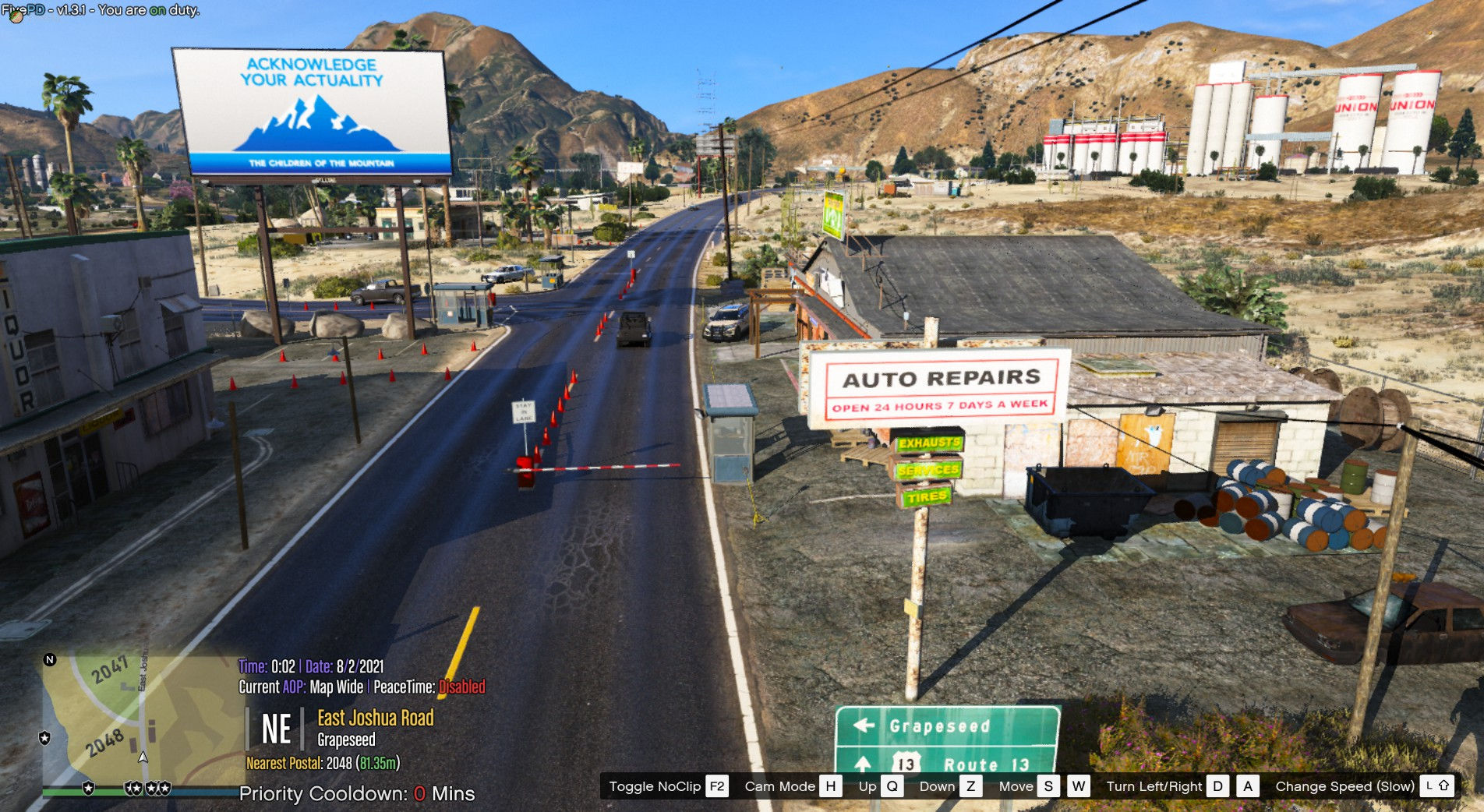
Task: Click the Z key icon for Down
Action: pos(972,786)
